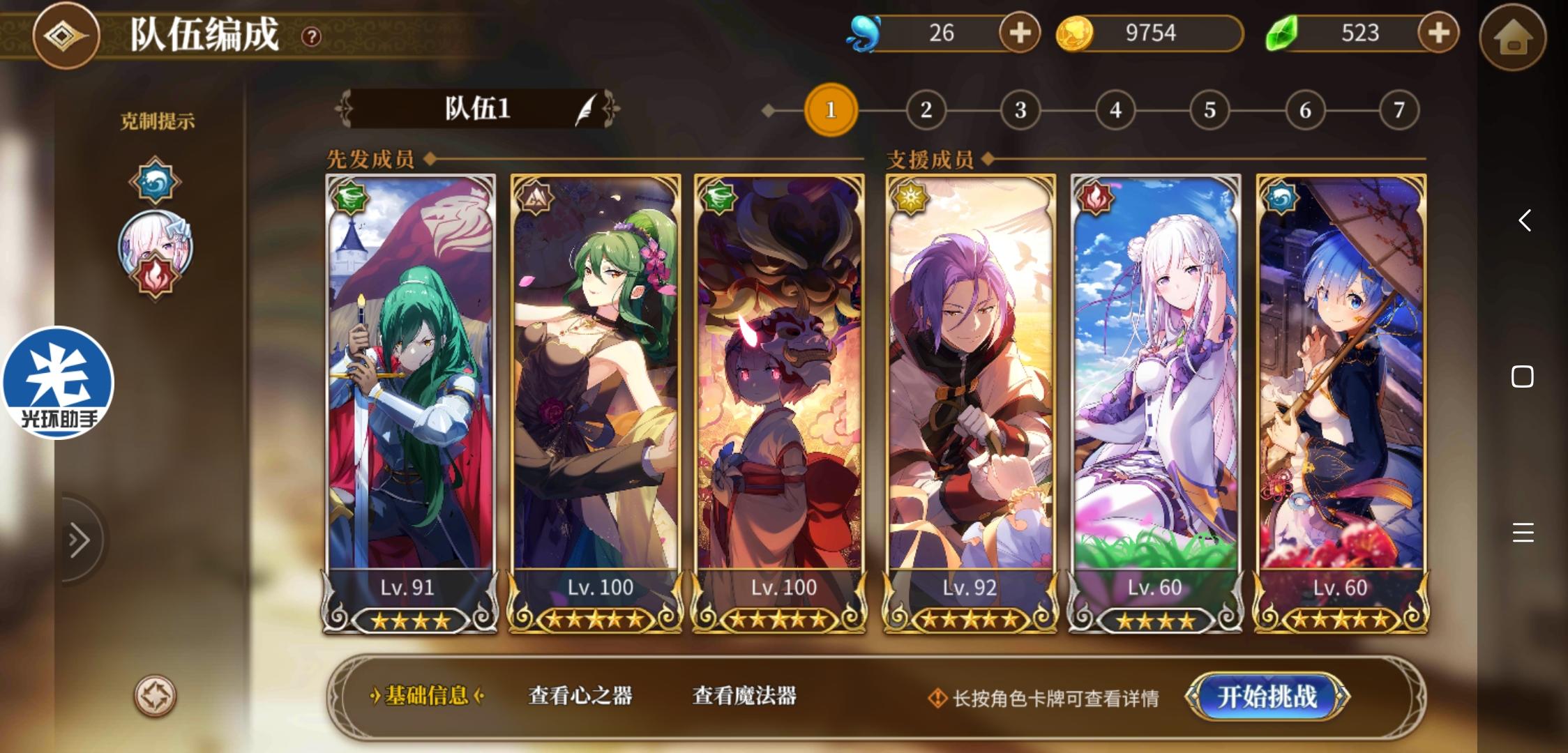Switch to team slot 2

(x=926, y=109)
